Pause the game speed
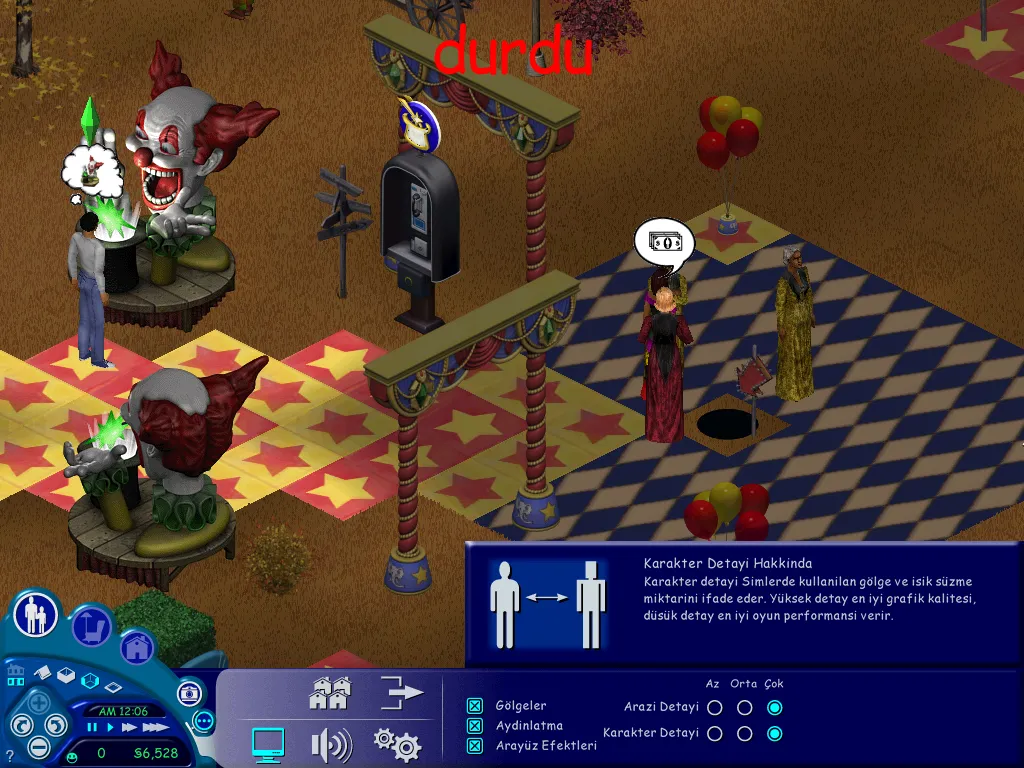 pos(92,727)
